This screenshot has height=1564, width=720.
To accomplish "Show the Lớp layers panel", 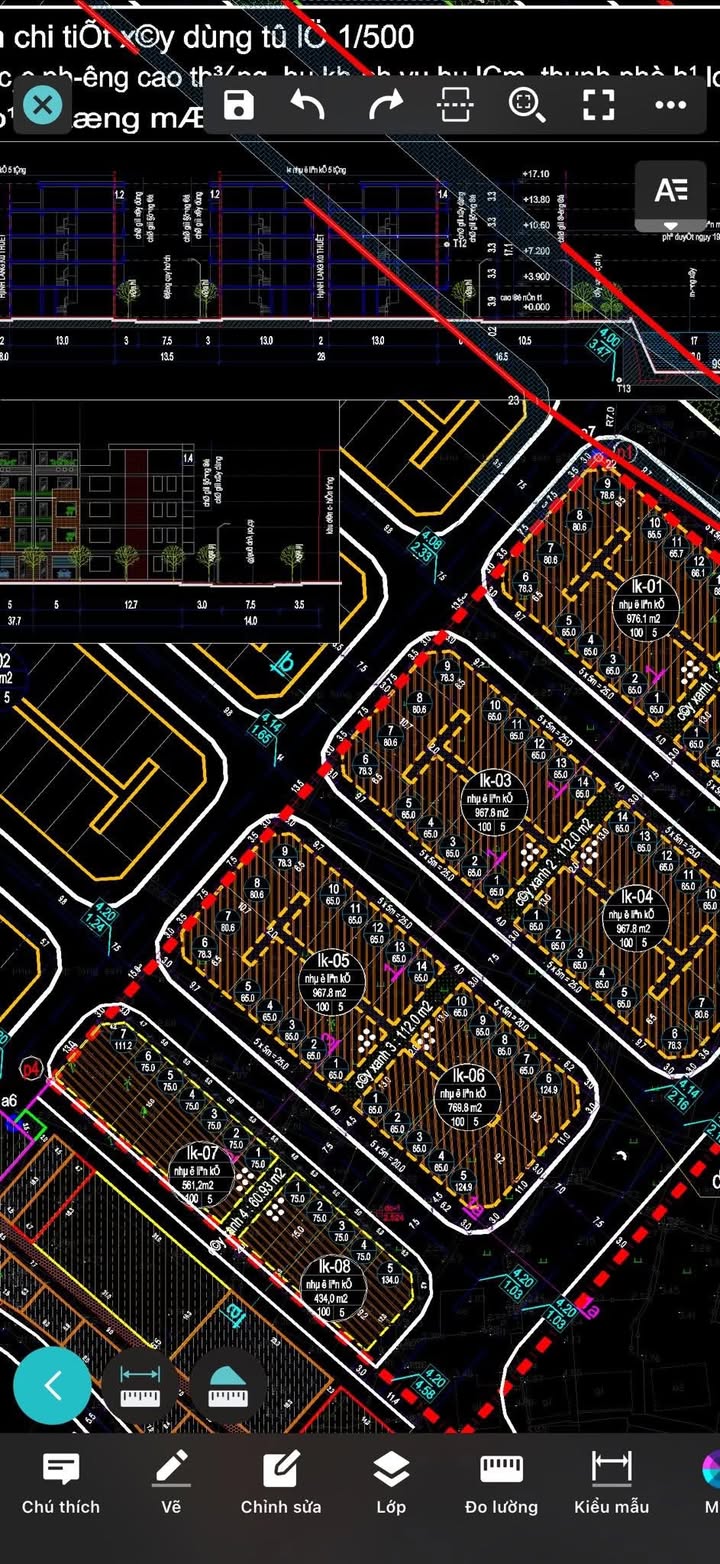I will [x=391, y=1482].
